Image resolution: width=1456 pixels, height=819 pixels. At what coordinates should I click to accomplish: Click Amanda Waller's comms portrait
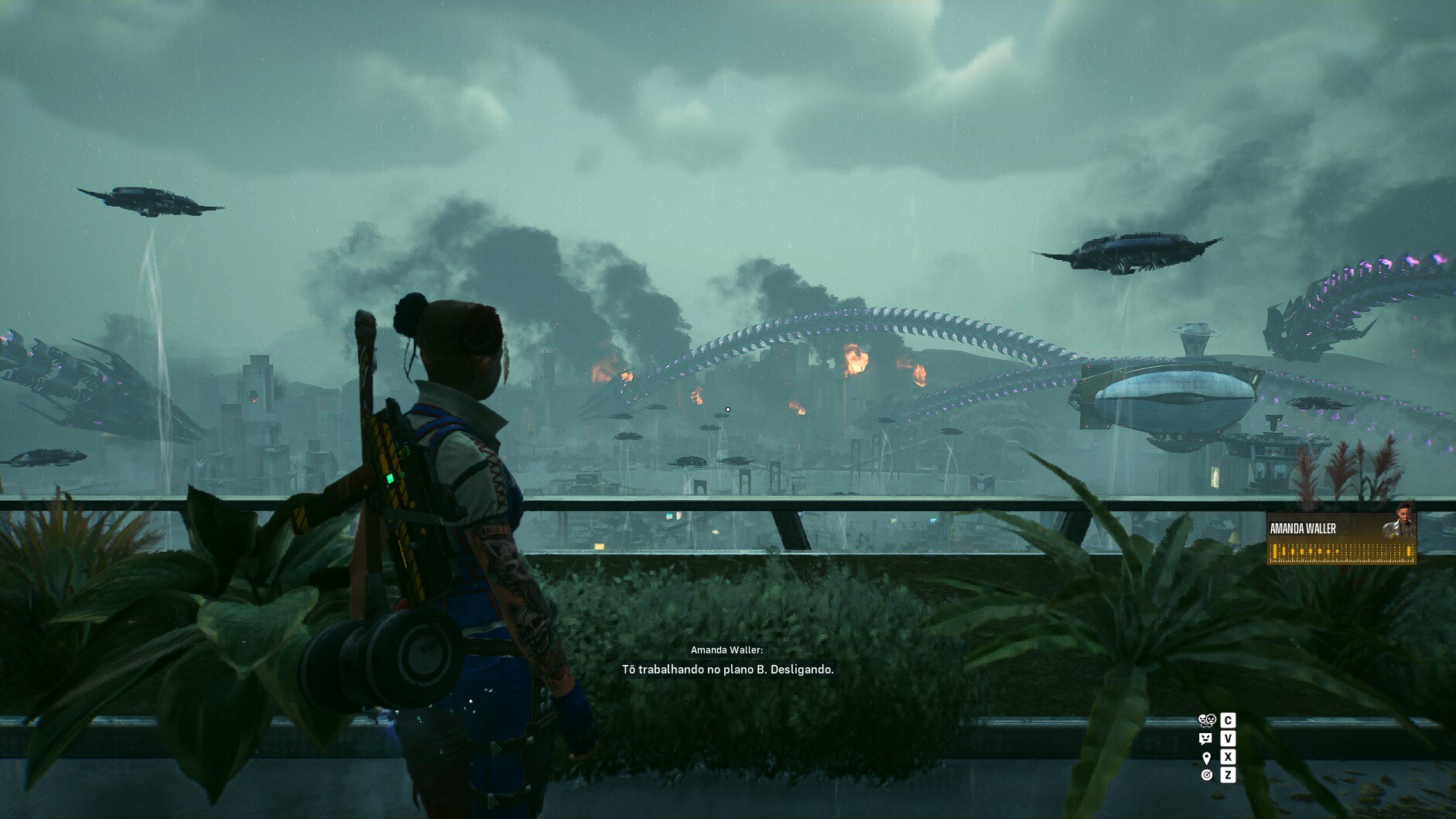(1400, 522)
